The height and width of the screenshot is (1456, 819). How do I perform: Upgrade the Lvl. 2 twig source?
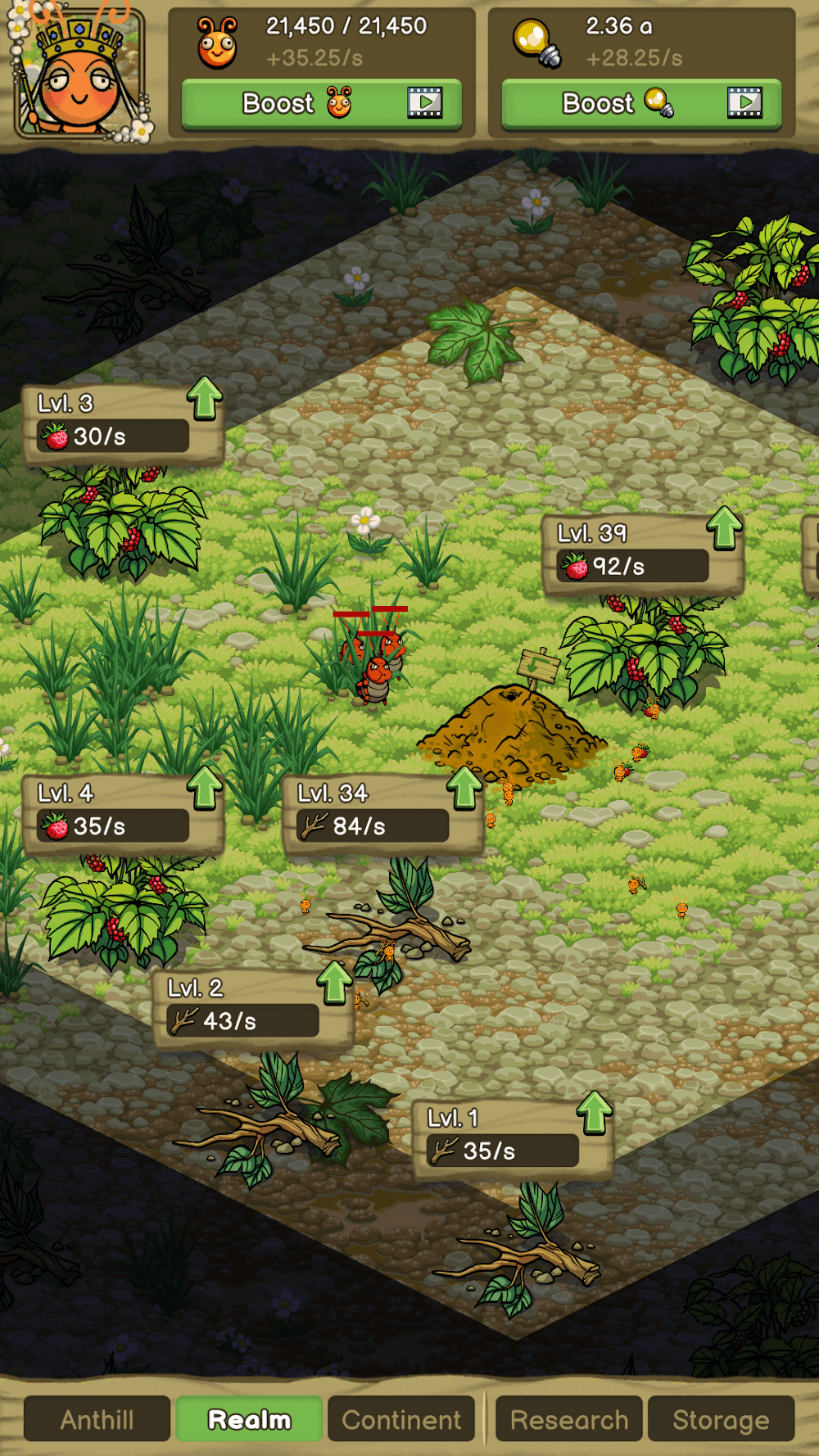click(x=334, y=983)
